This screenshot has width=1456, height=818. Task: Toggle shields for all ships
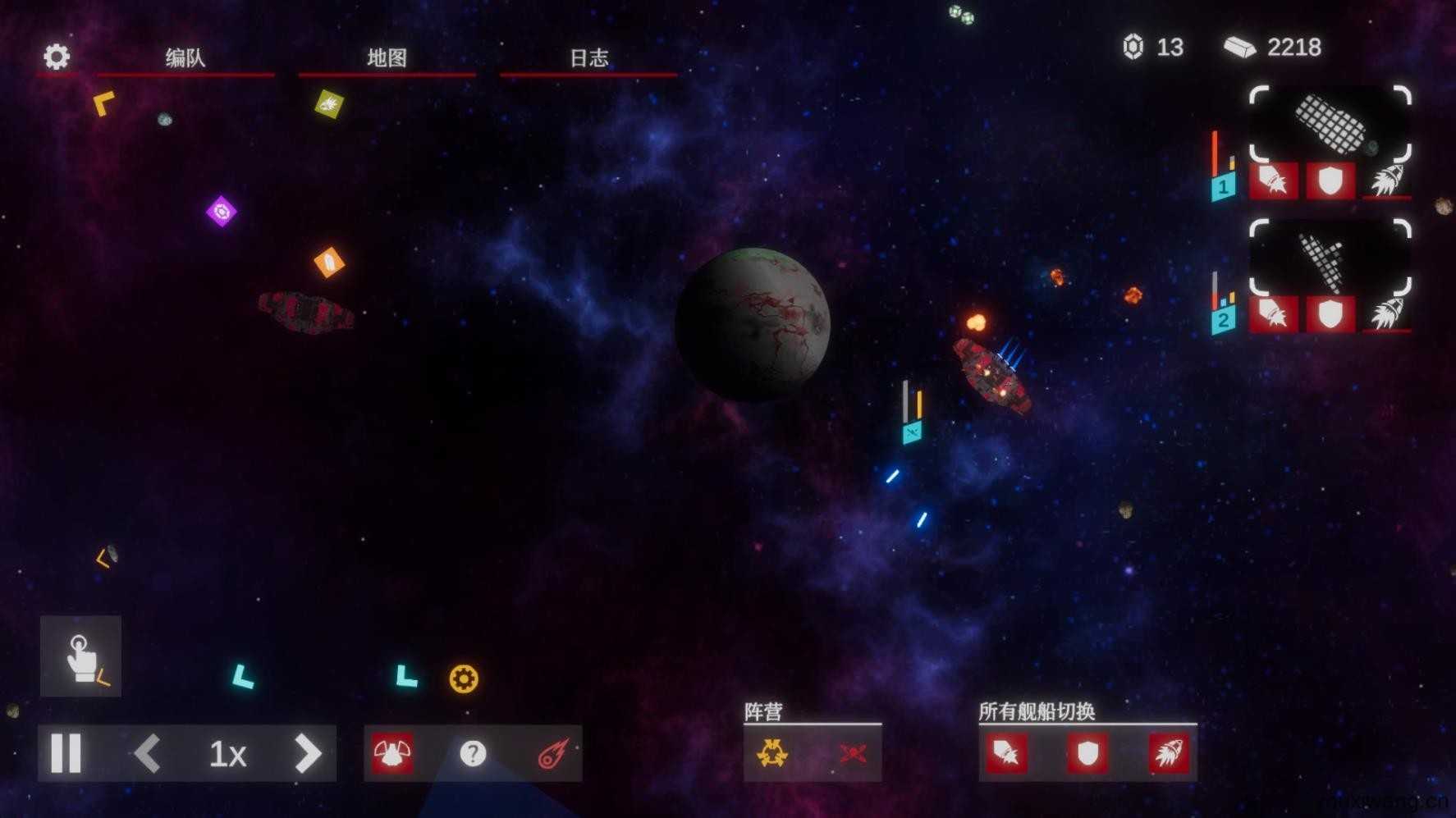click(1087, 753)
